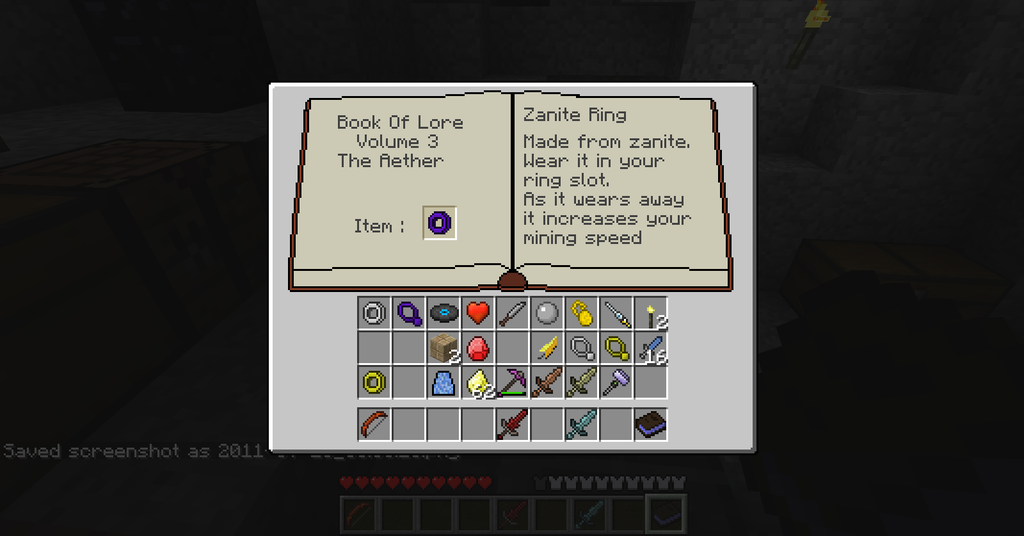This screenshot has width=1024, height=536.
Task: Select the Book of Lore in the hotbar row
Action: coord(650,425)
